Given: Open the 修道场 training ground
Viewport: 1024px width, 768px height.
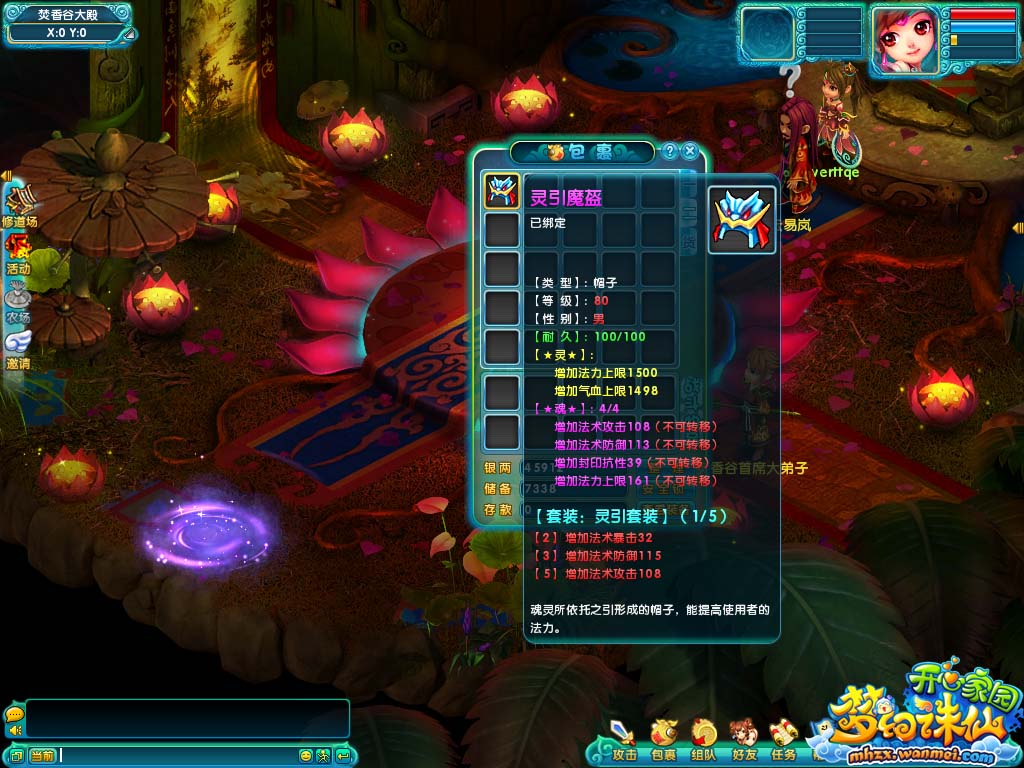Looking at the screenshot, I should point(19,206).
